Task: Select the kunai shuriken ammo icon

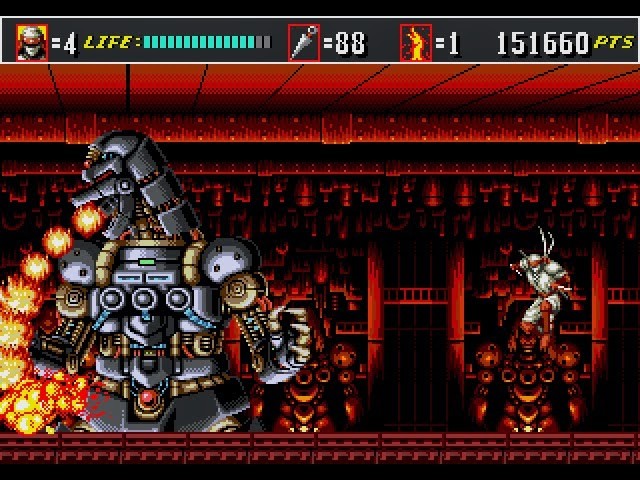Action: click(303, 43)
